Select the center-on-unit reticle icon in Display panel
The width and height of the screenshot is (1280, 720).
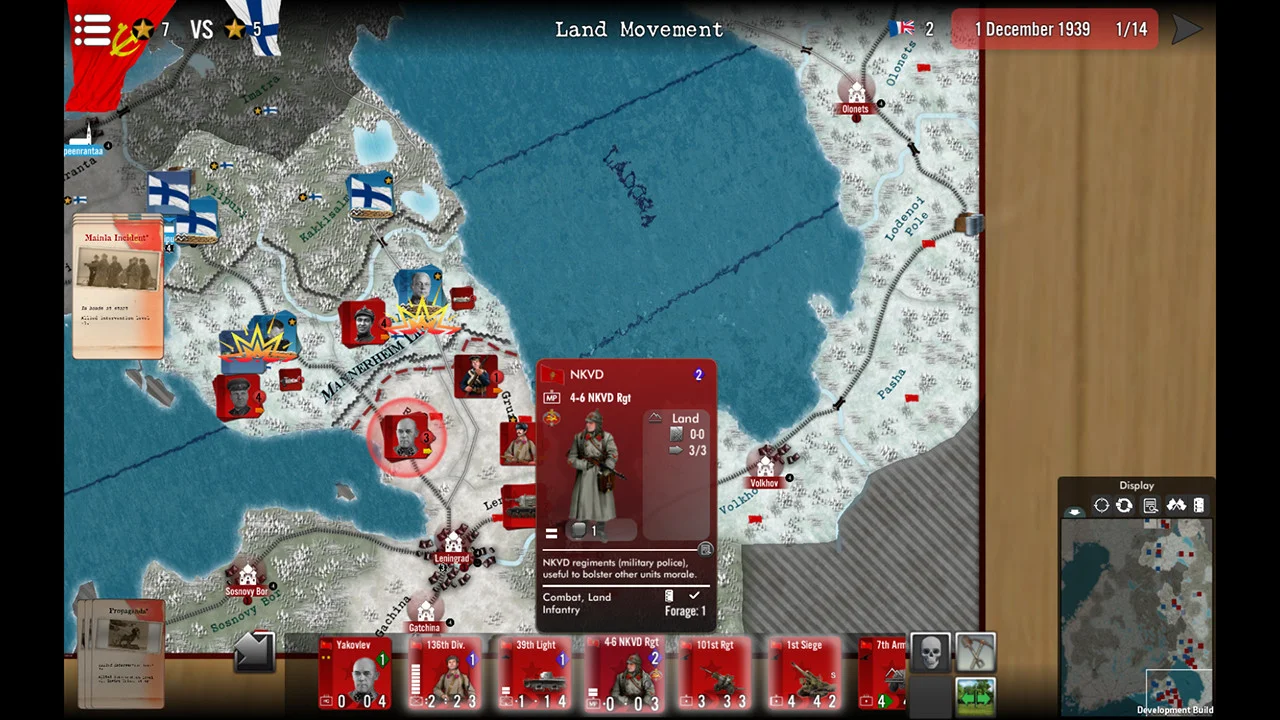pos(1101,505)
